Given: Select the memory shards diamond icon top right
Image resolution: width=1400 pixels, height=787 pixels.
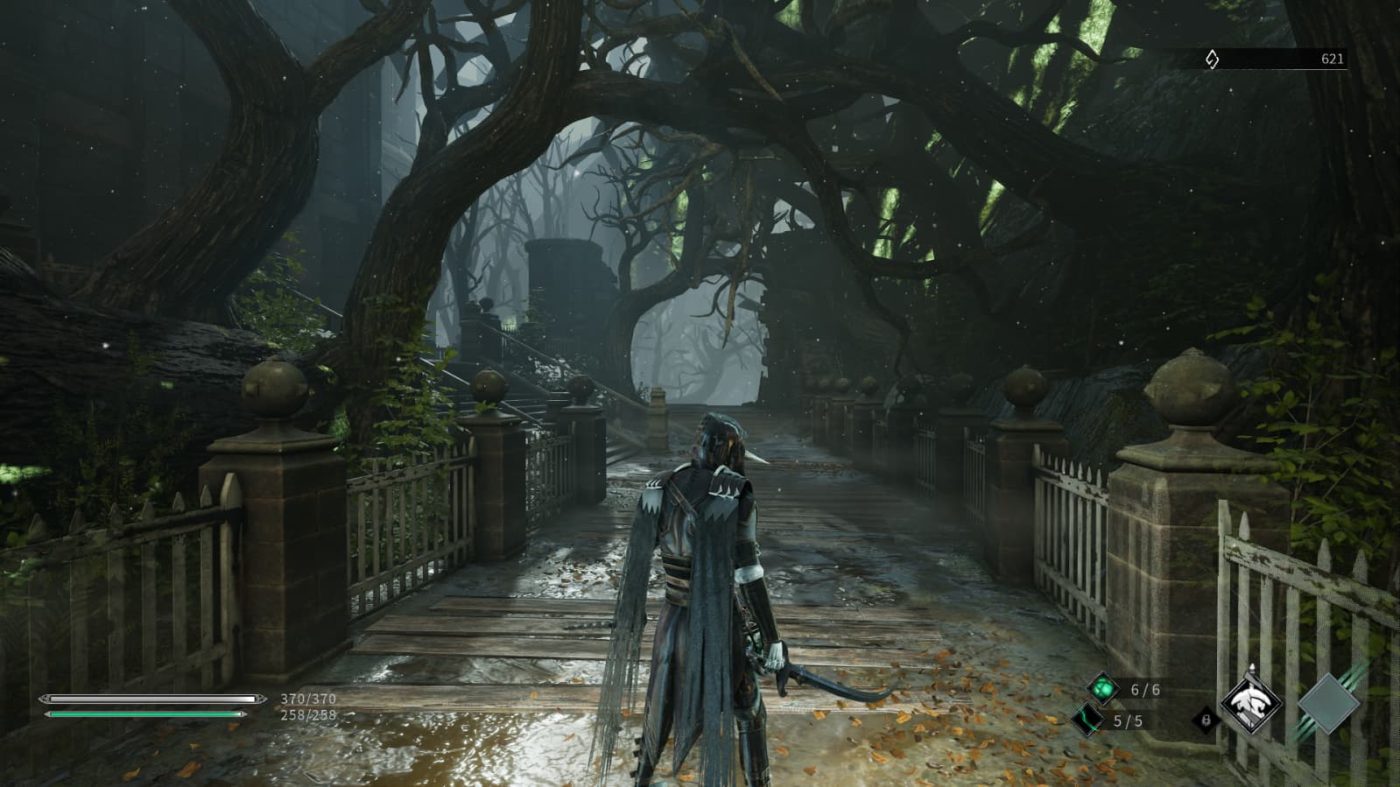Looking at the screenshot, I should 1212,60.
